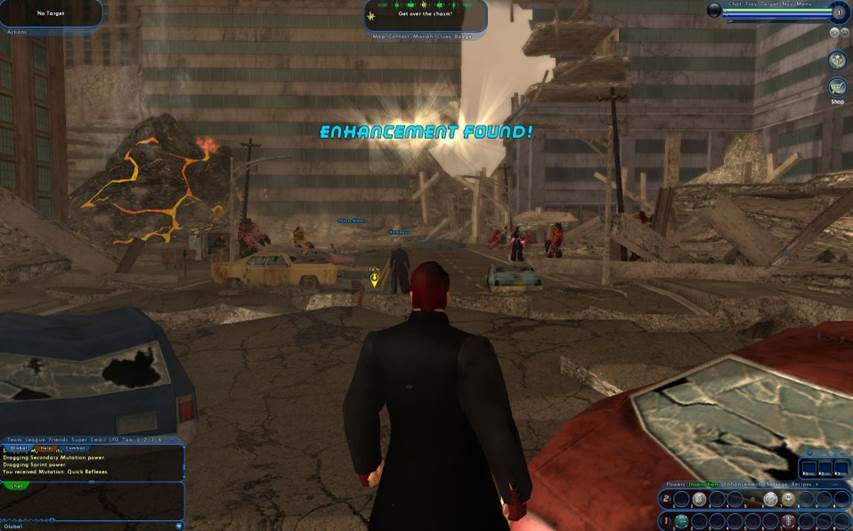Switch to the Combat chat tab
This screenshot has width=853, height=531.
click(x=75, y=448)
